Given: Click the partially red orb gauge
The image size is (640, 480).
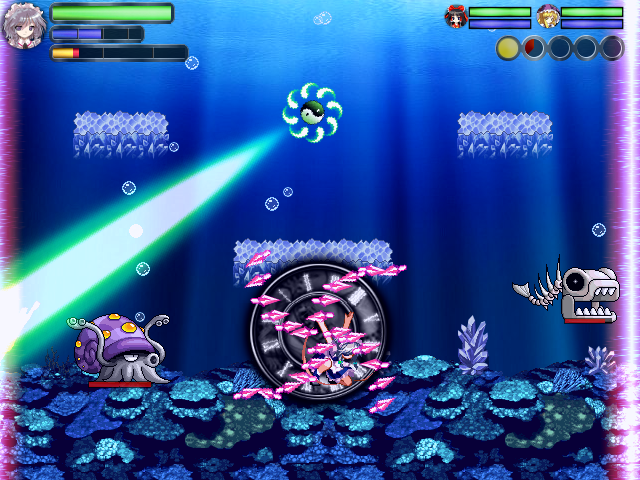Looking at the screenshot, I should coord(534,47).
